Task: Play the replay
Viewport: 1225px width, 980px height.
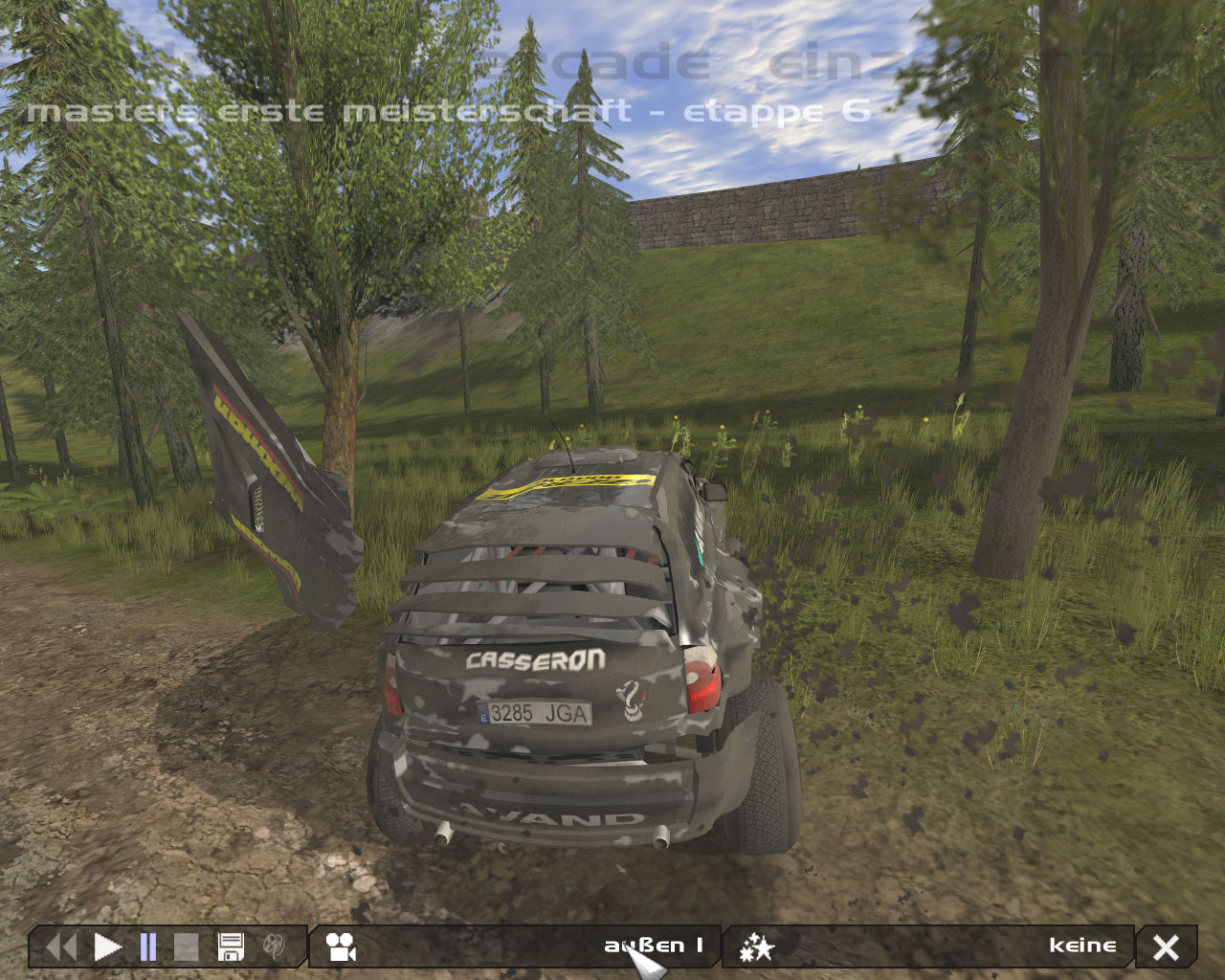Action: point(107,947)
